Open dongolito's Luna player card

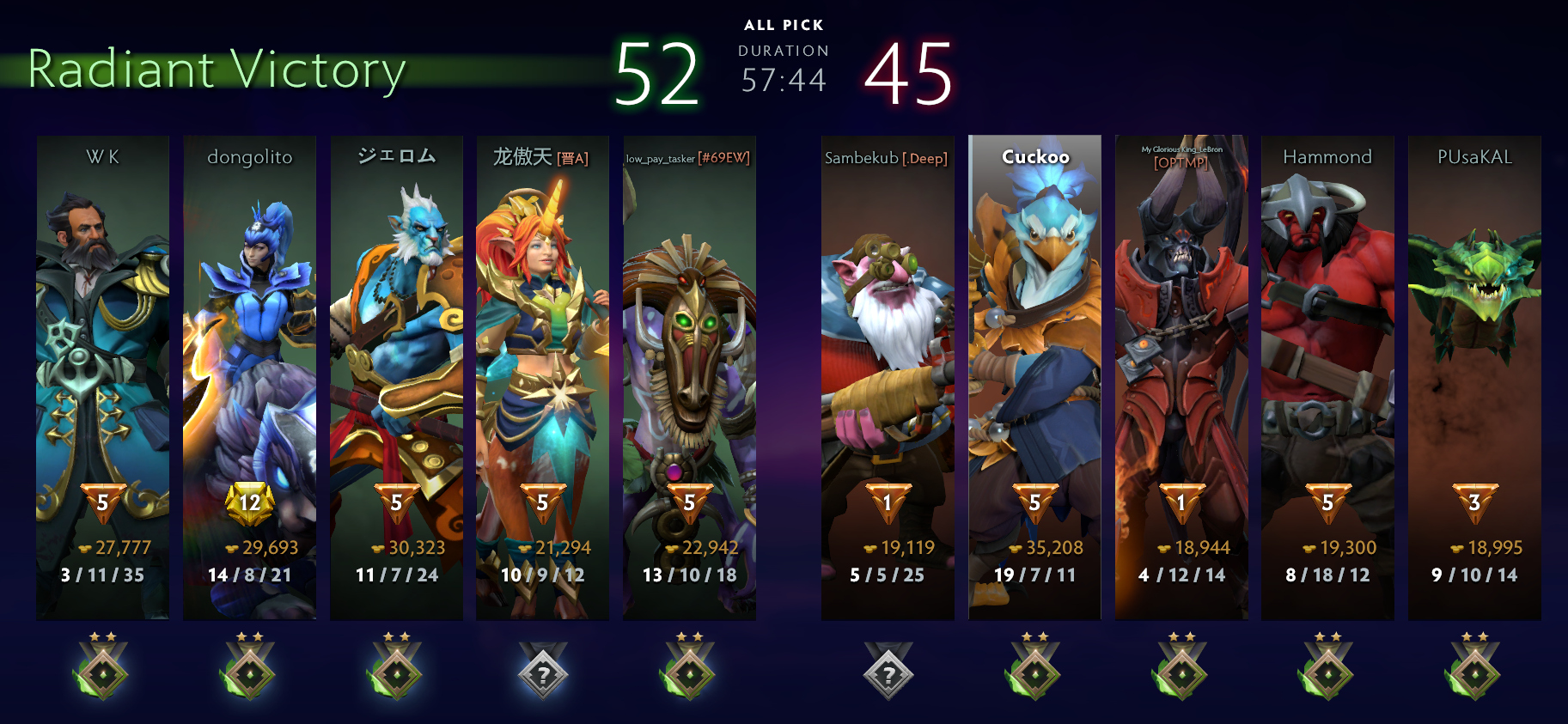[249, 378]
